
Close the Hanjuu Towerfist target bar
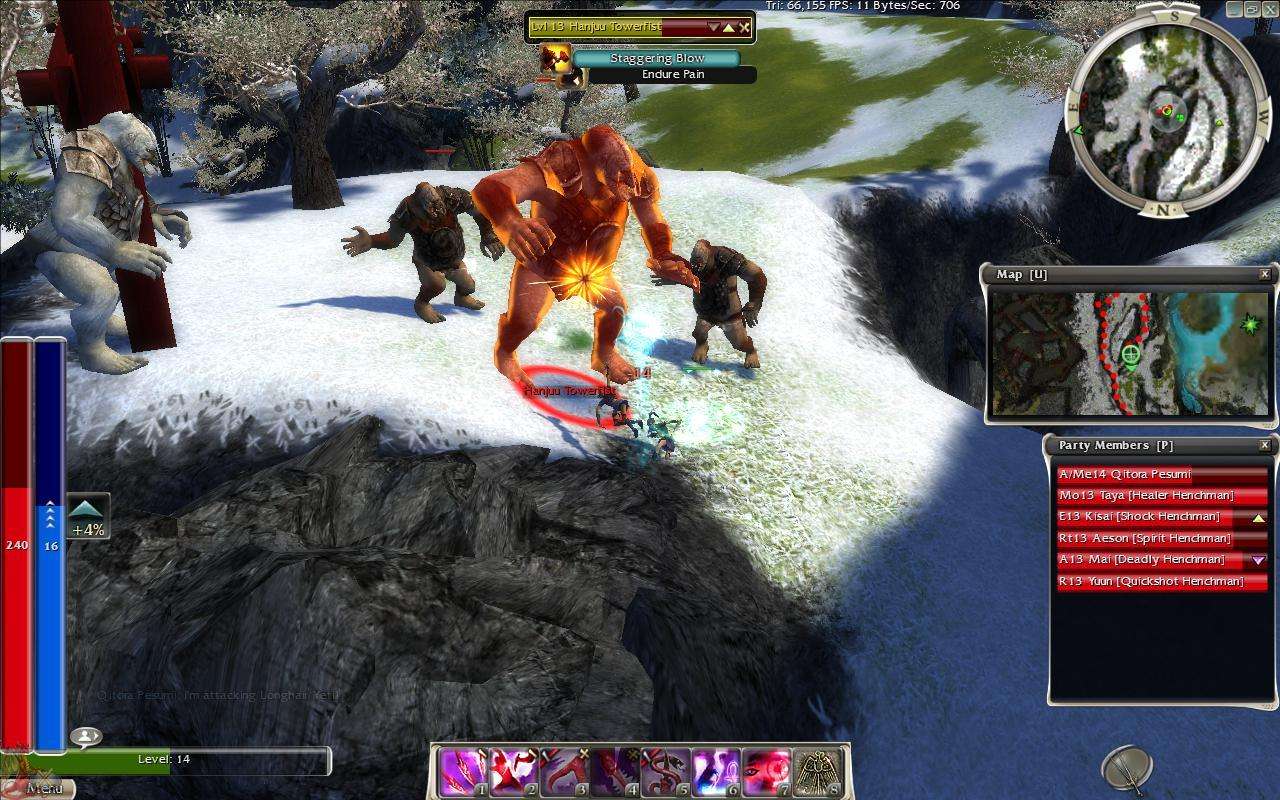[x=745, y=27]
